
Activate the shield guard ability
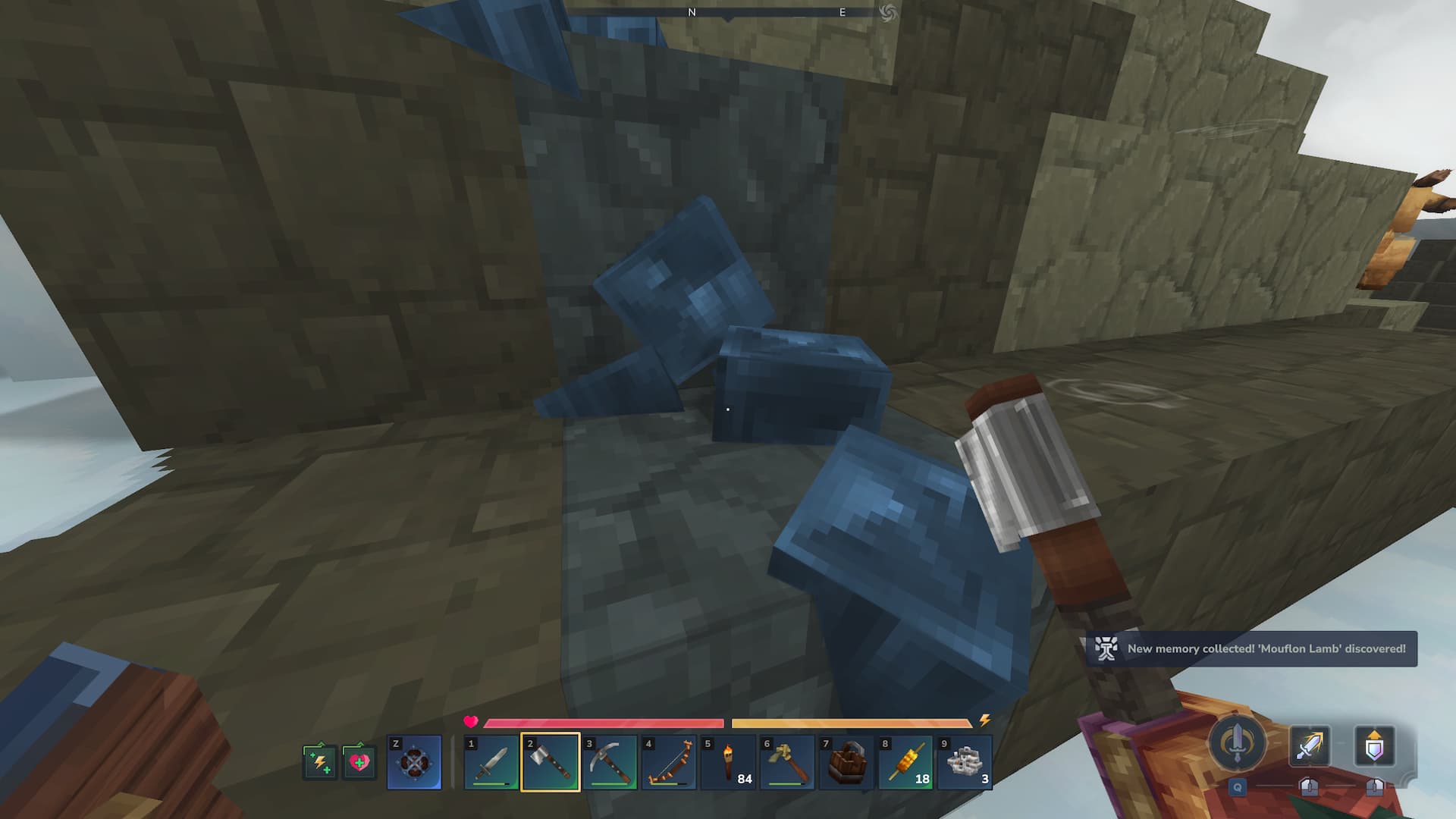[x=1374, y=745]
